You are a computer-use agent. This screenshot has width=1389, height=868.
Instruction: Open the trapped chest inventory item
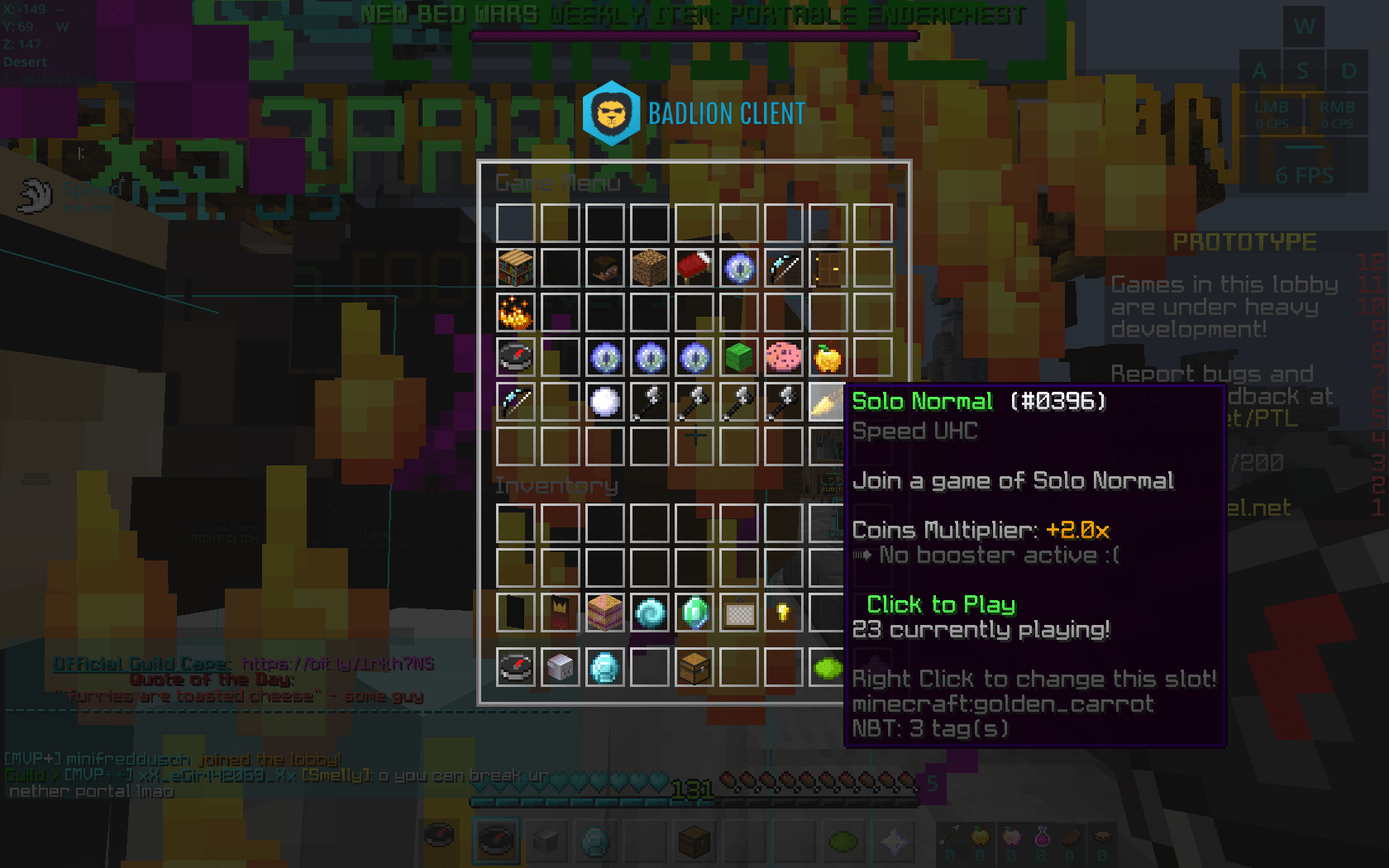[x=694, y=668]
